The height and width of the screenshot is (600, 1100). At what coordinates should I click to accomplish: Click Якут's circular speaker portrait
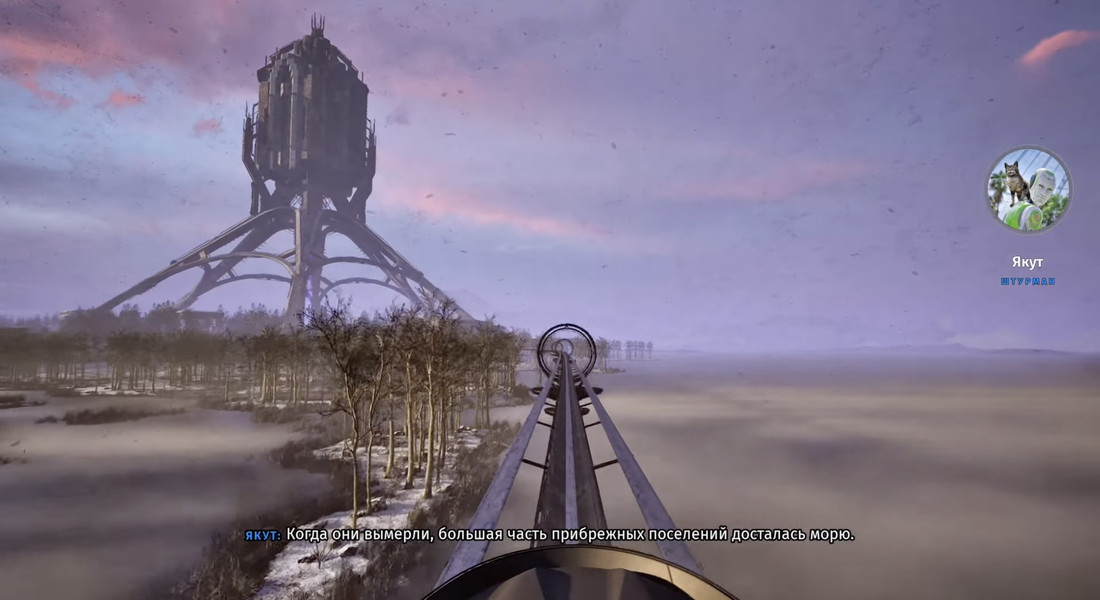(x=1028, y=190)
